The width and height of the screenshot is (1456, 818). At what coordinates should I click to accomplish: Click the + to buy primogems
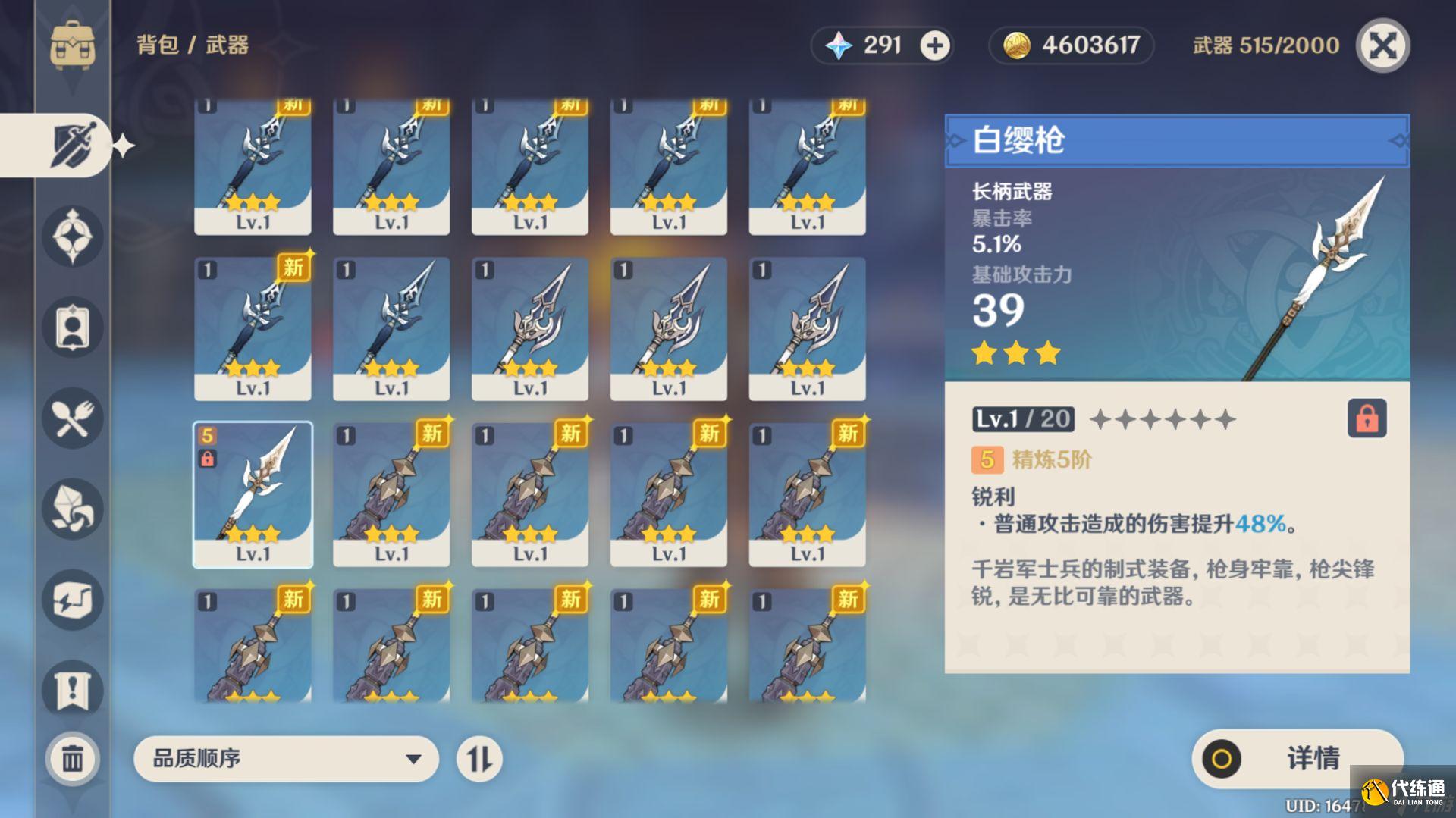point(935,45)
